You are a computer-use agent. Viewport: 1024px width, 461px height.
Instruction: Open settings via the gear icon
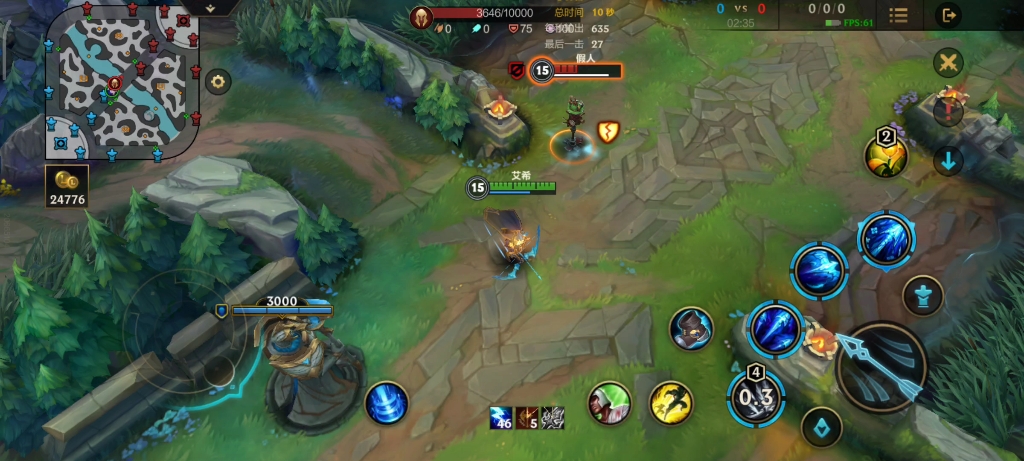(x=218, y=82)
